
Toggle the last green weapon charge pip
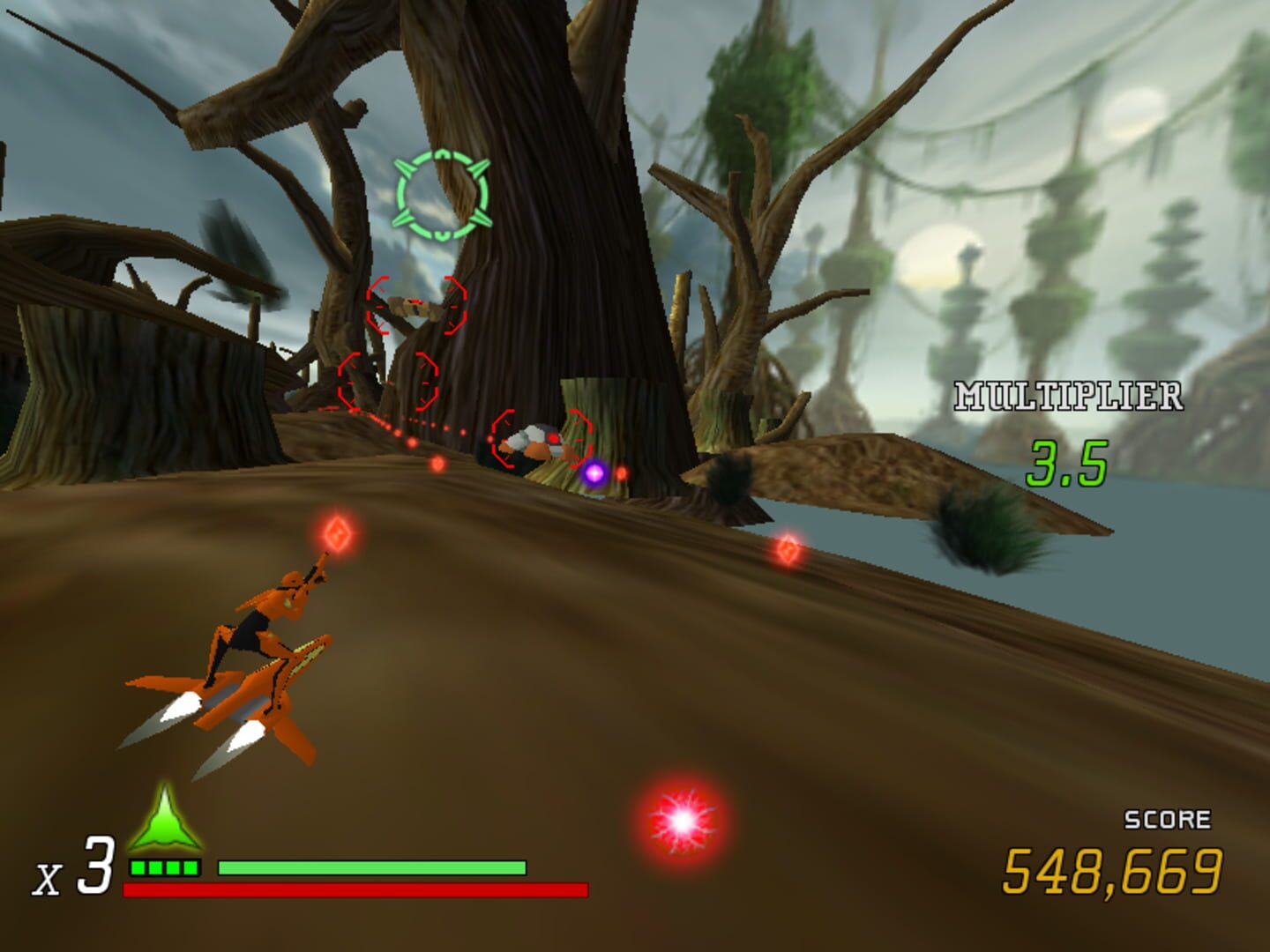tap(190, 867)
